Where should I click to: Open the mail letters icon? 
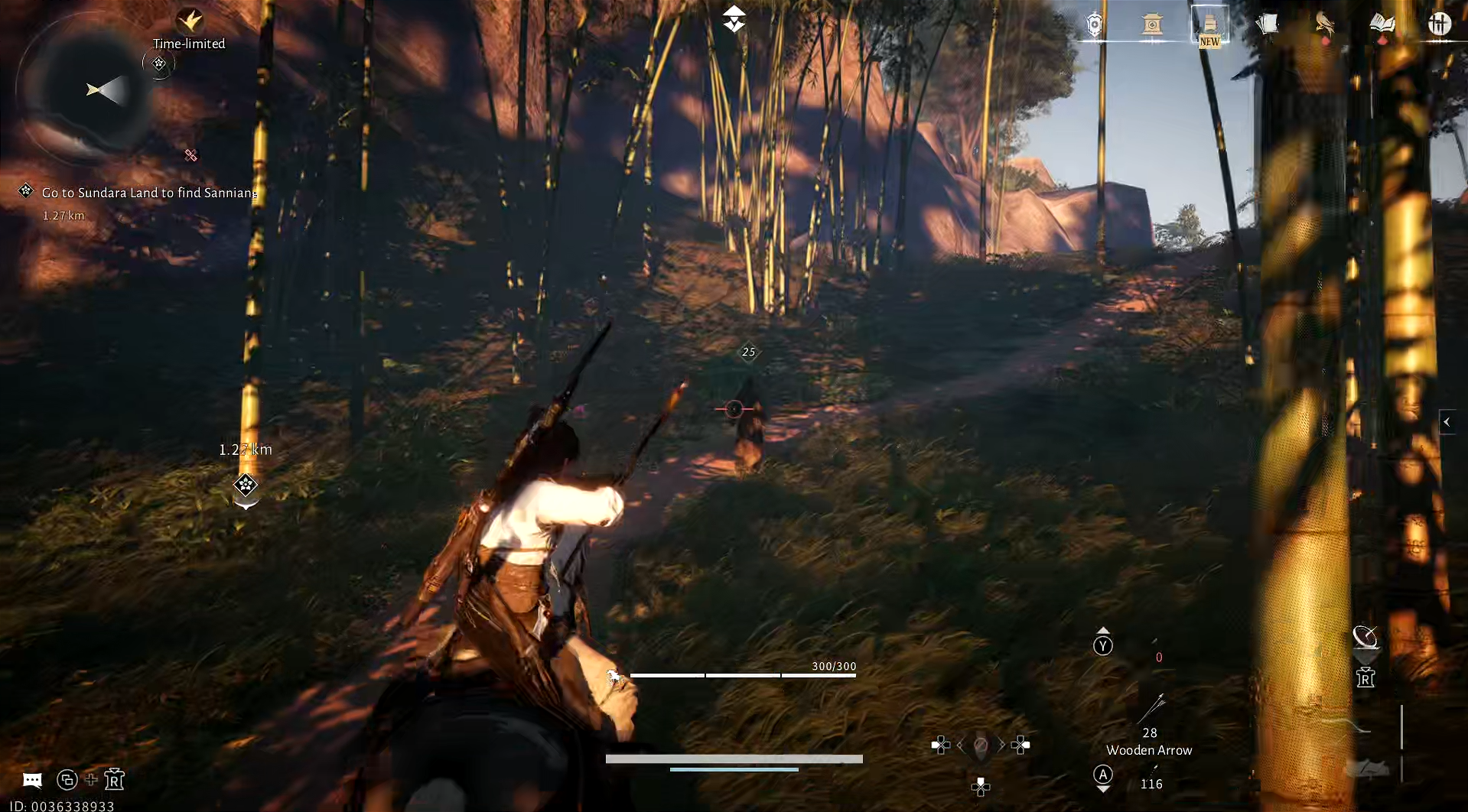1268,23
